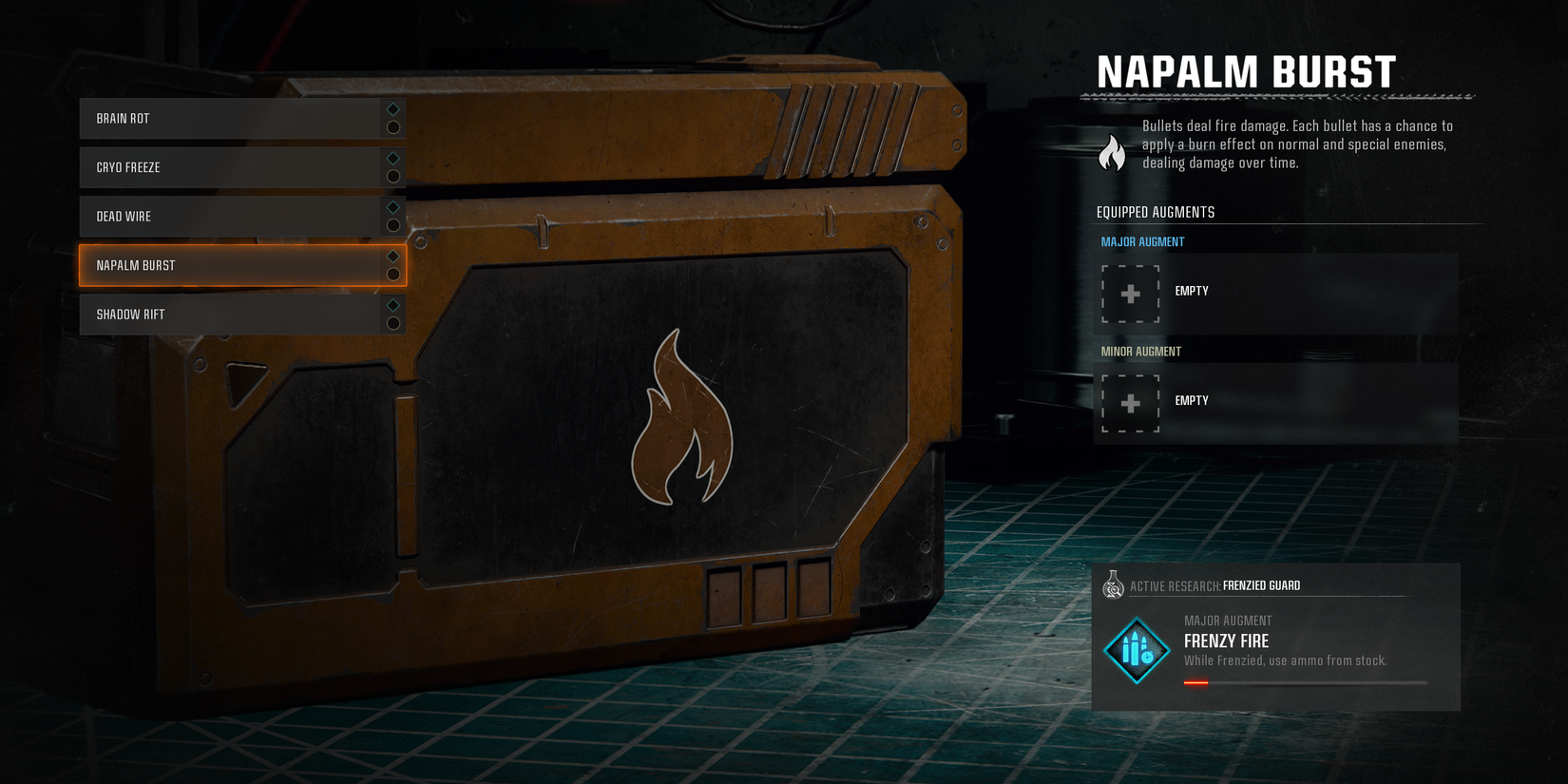The width and height of the screenshot is (1568, 784).
Task: Toggle the minor augment circle on Shadow Rift
Action: 392,323
